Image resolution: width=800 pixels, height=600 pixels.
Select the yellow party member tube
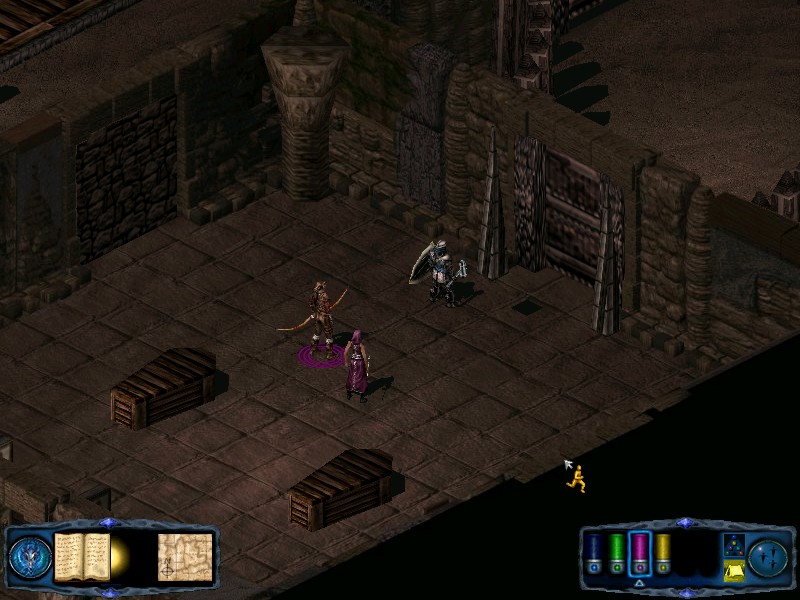663,555
